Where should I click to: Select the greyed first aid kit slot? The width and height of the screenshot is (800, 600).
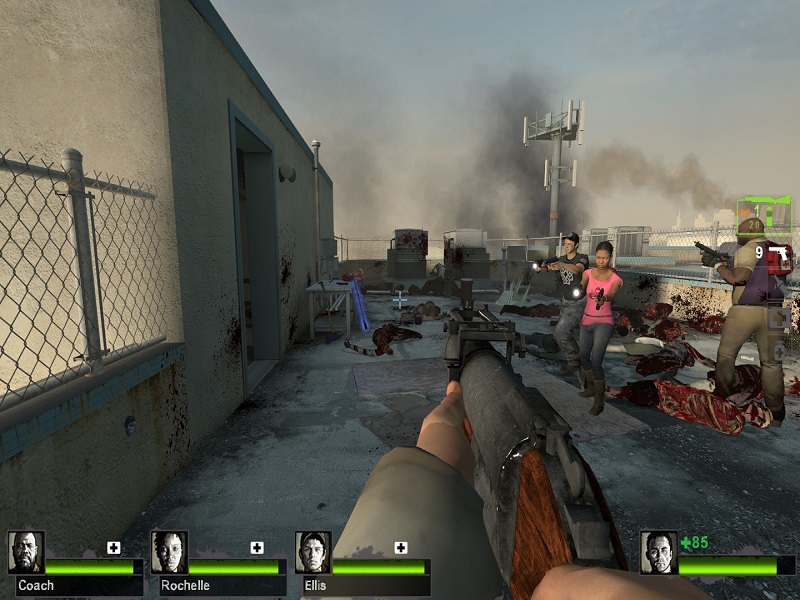pos(779,318)
